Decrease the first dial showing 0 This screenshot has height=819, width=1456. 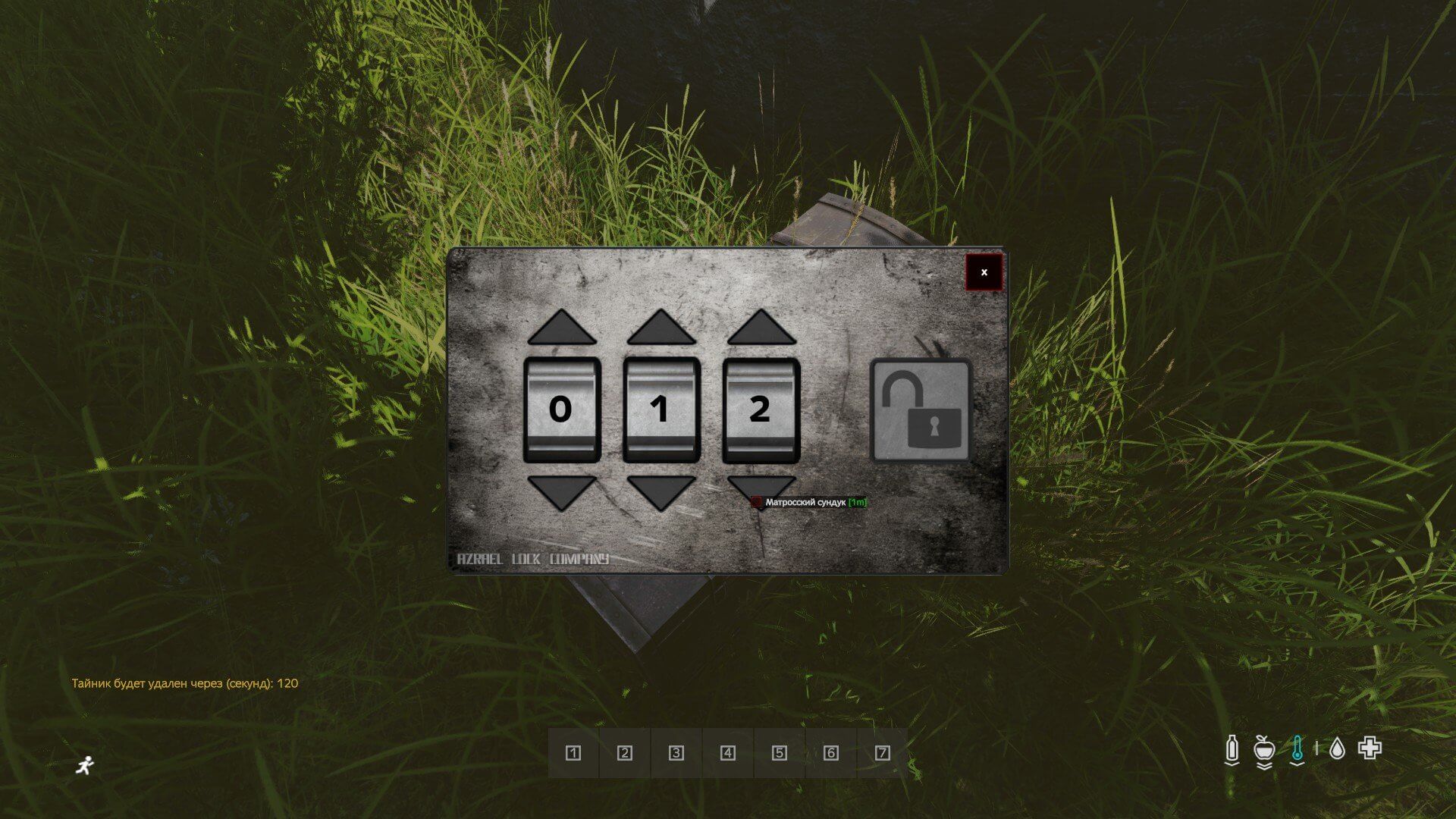click(562, 491)
